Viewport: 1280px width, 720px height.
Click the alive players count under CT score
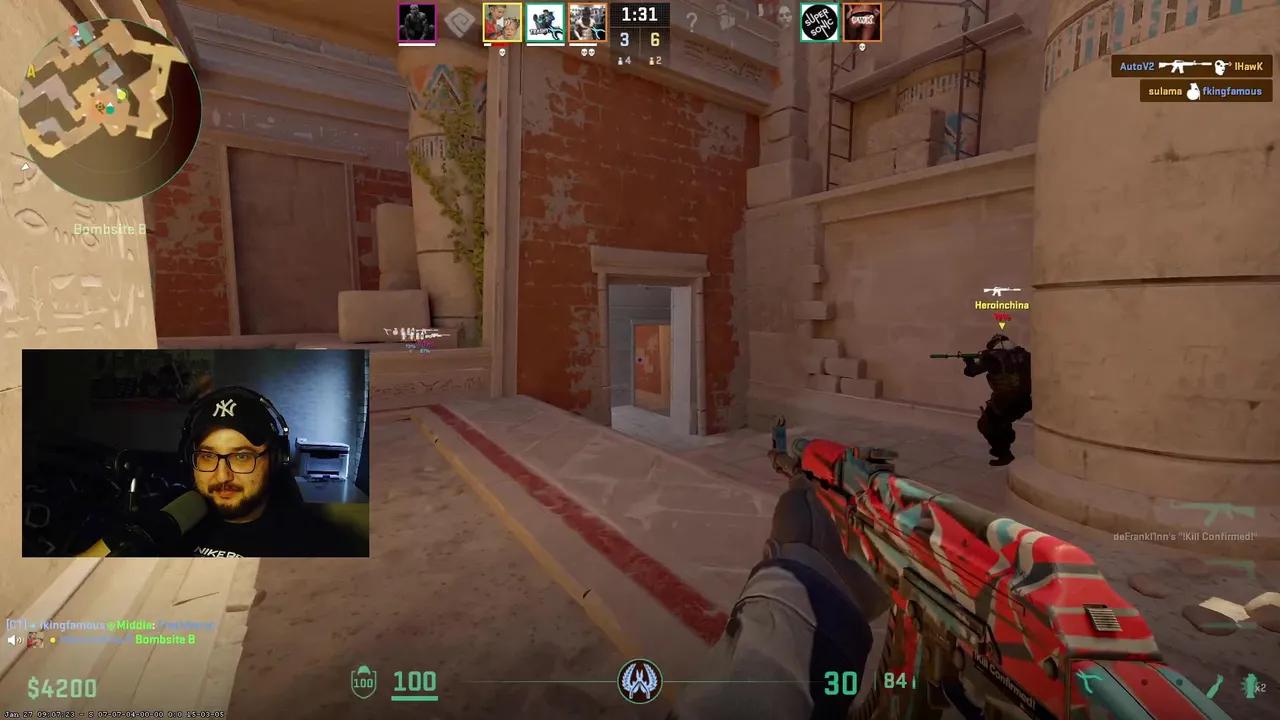624,60
